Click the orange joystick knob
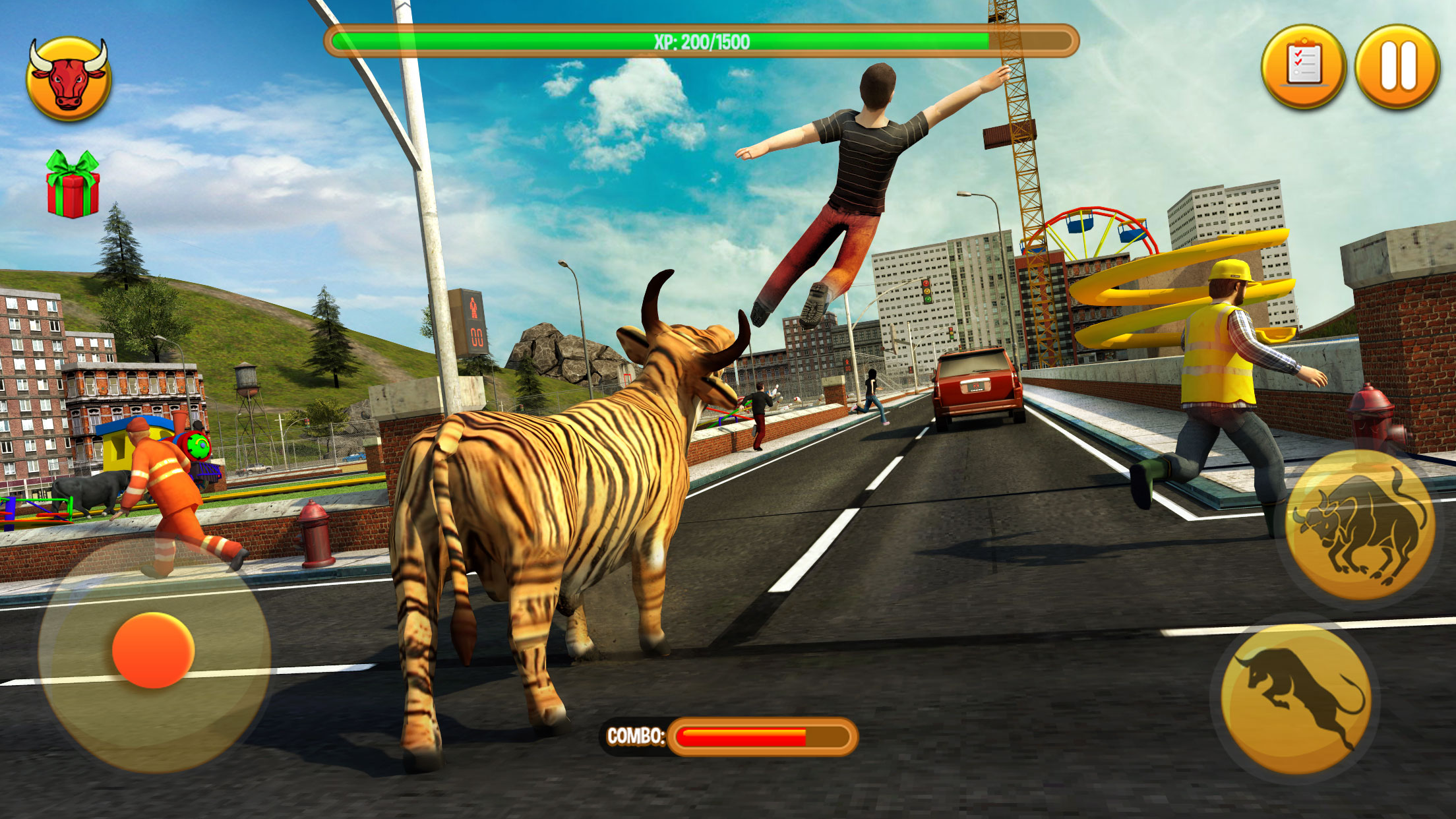 153,650
